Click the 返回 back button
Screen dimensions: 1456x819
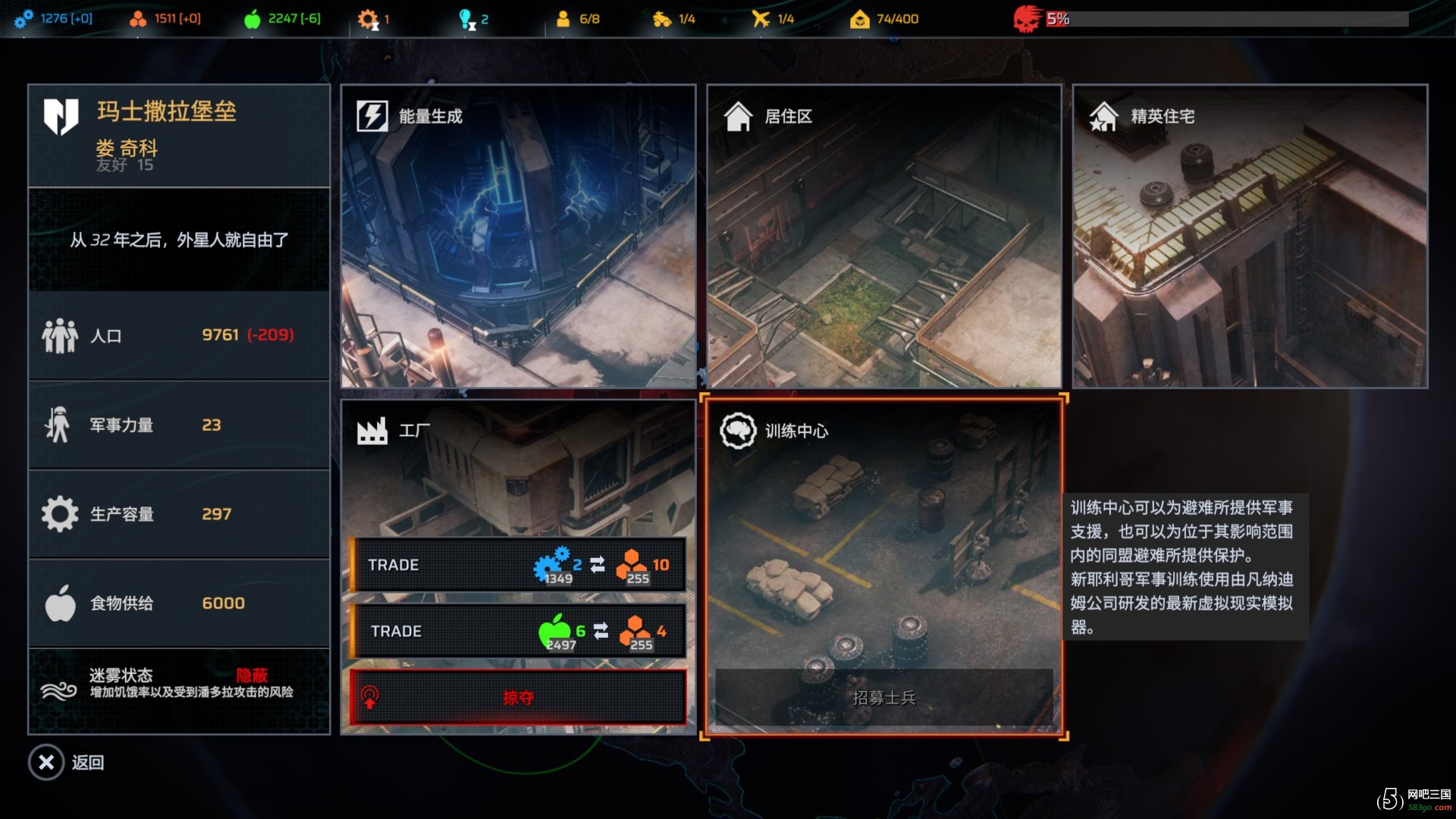point(67,762)
